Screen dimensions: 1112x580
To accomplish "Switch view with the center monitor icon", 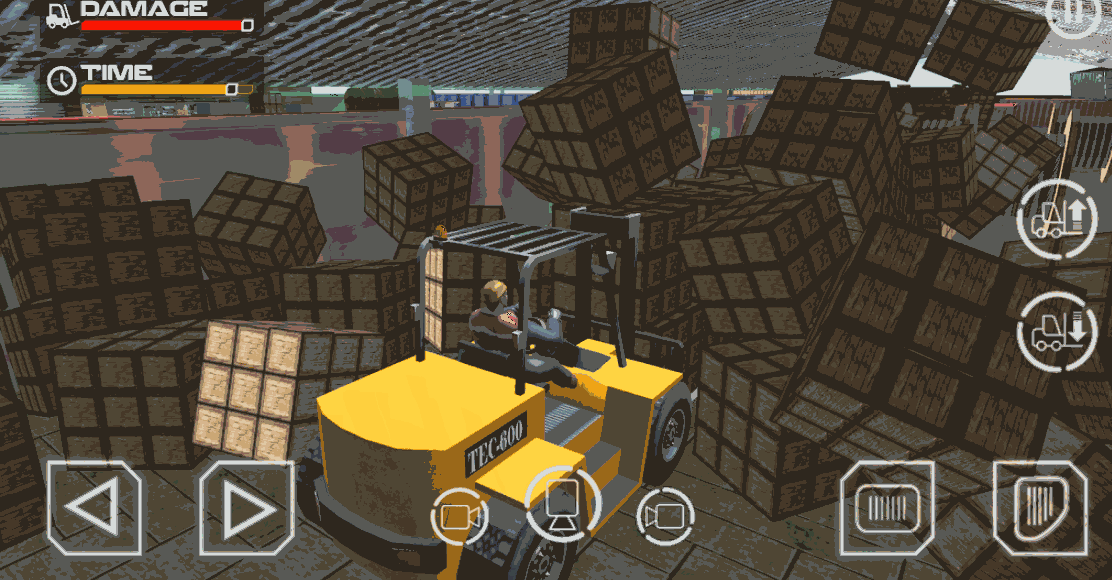I will (x=562, y=502).
